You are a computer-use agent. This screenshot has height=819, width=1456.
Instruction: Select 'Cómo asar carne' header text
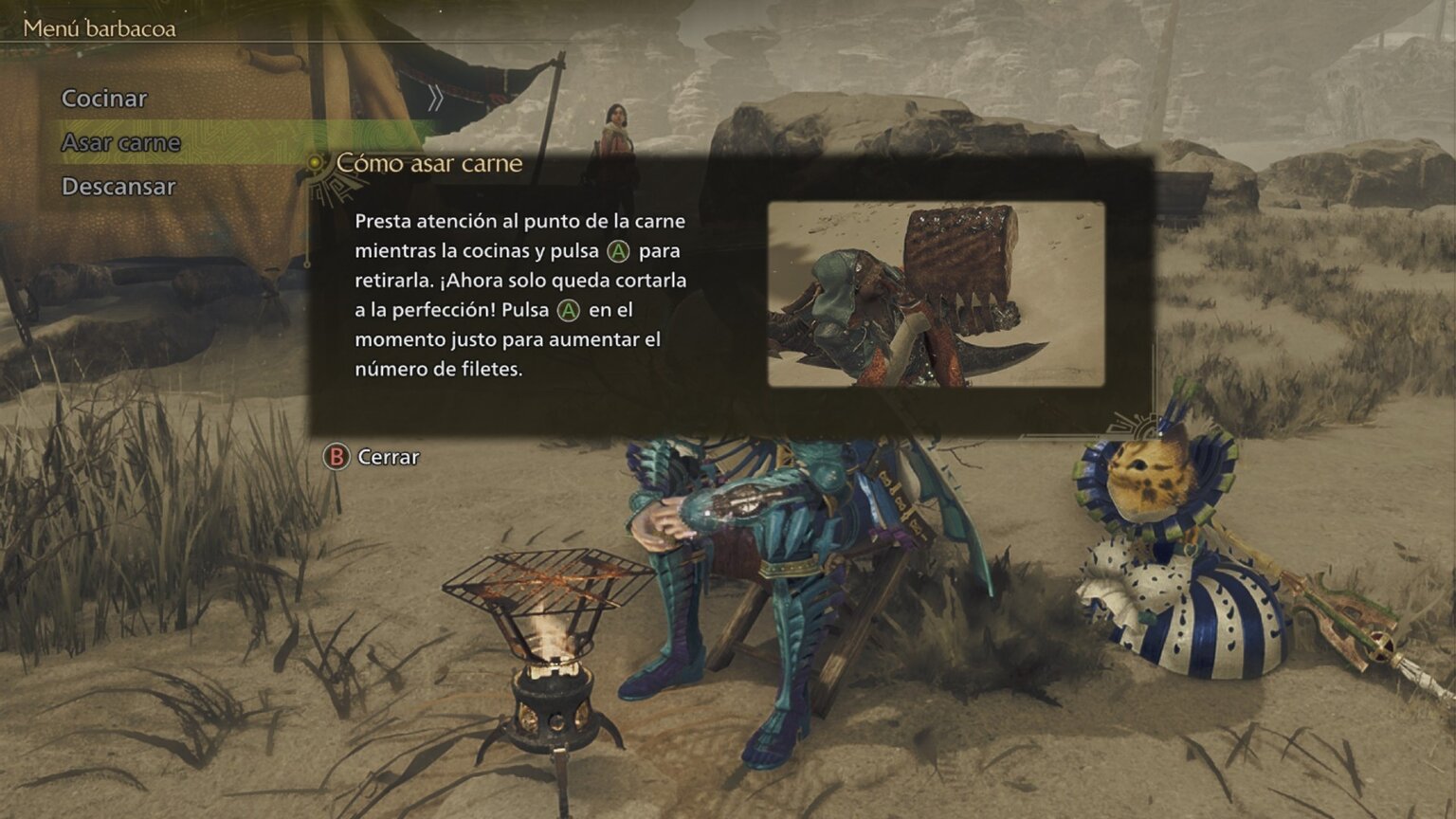pyautogui.click(x=428, y=163)
